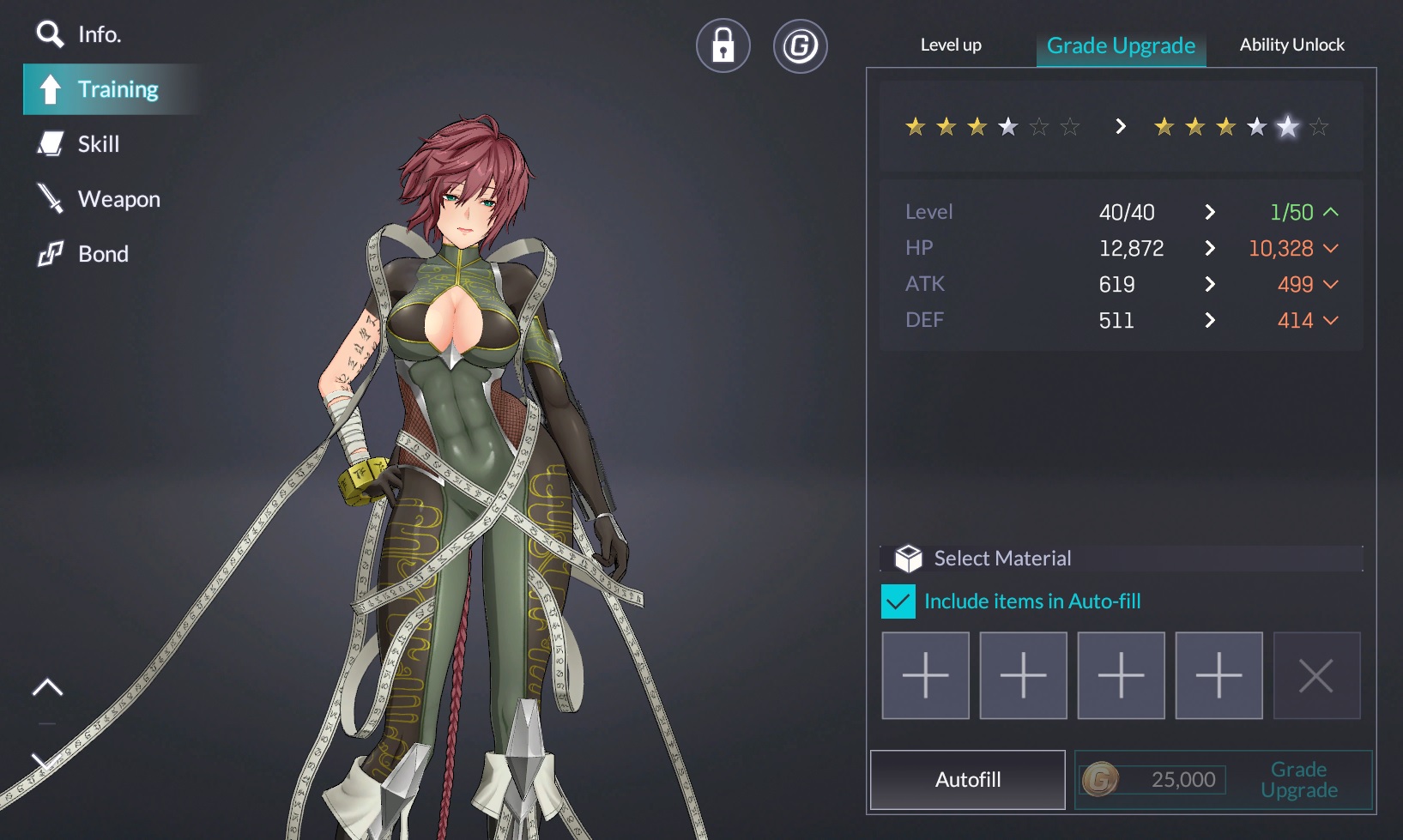
Task: Click the Autofill button
Action: coord(967,779)
